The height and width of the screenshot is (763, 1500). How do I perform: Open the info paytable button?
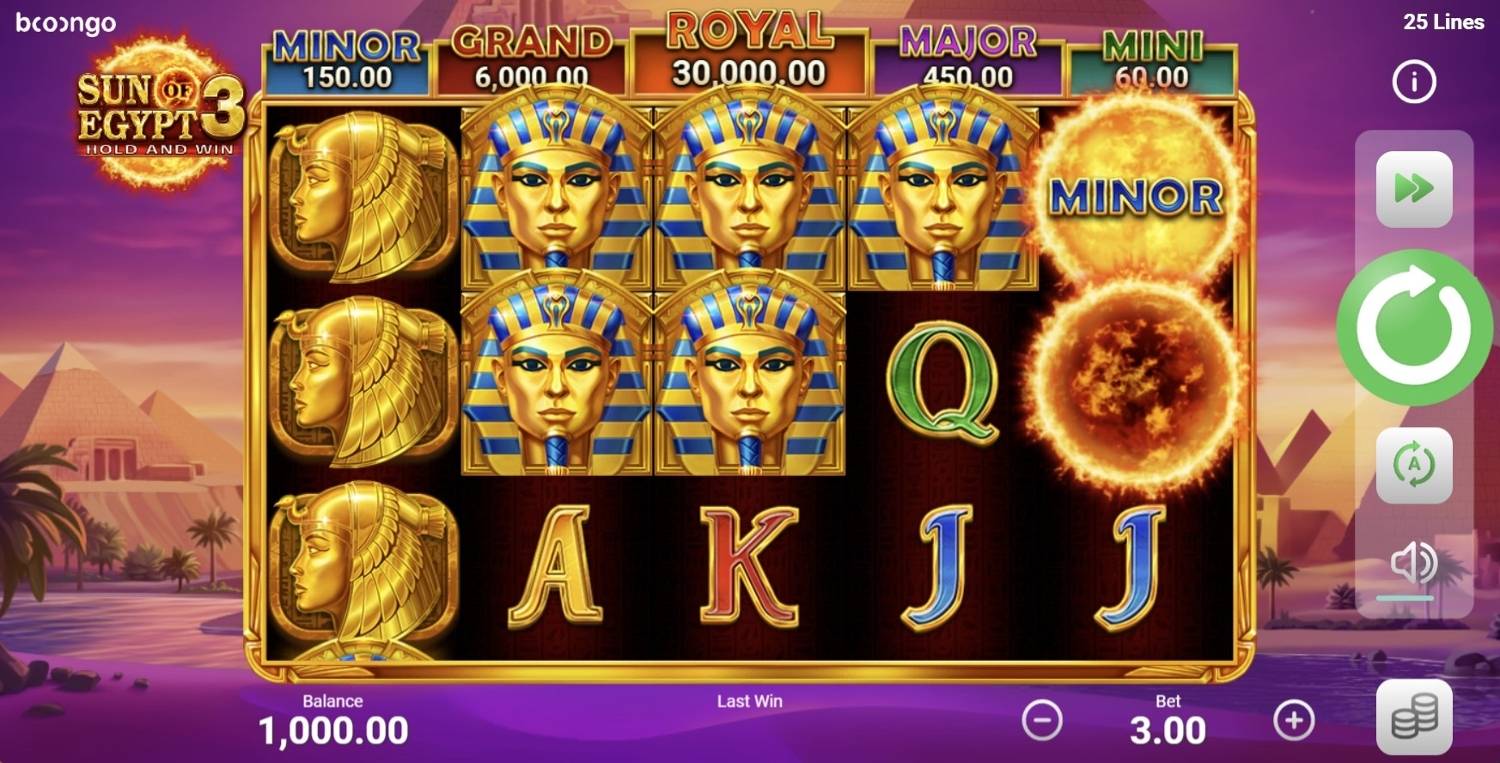point(1414,82)
